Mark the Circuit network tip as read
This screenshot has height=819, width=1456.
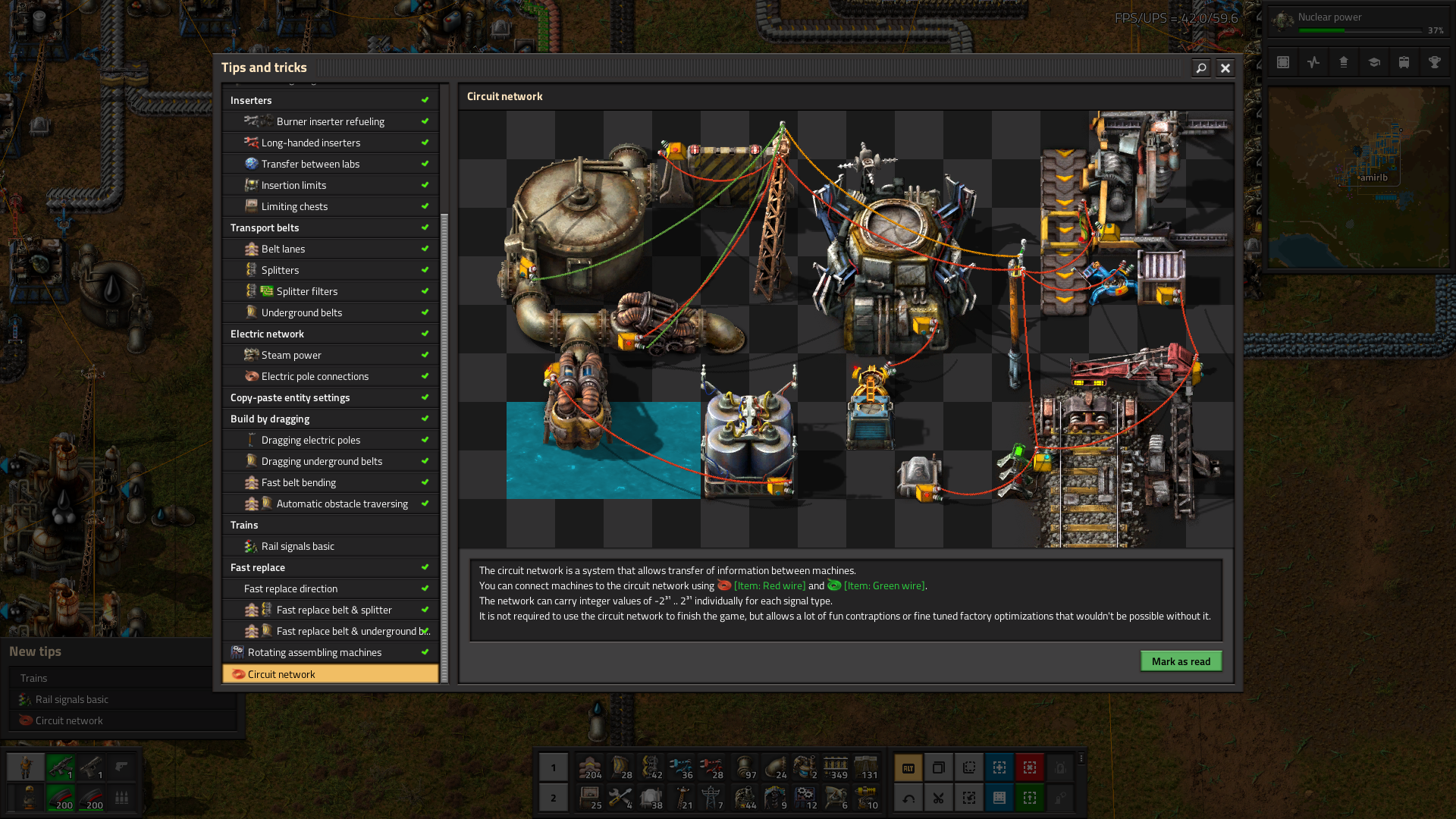point(1181,661)
